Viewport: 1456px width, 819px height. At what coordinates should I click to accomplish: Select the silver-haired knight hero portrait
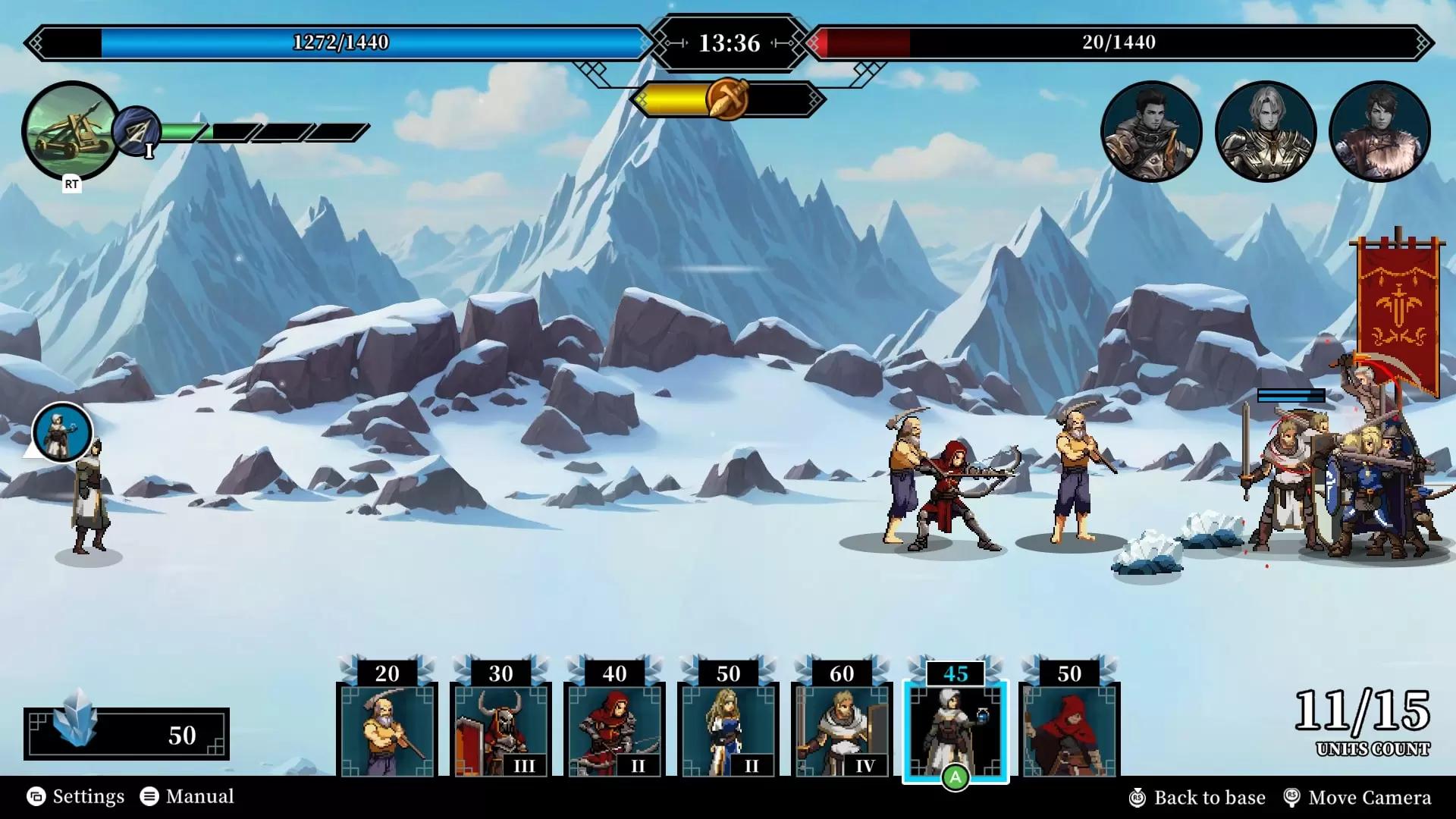[1265, 132]
